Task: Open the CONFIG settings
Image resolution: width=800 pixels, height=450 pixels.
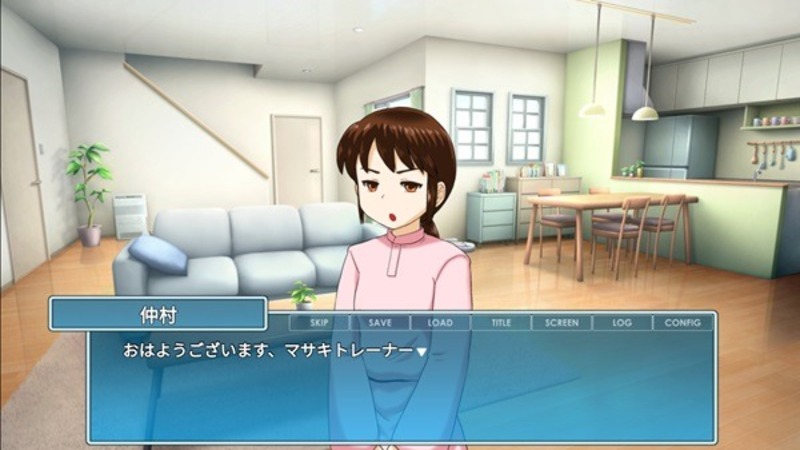Action: 683,323
